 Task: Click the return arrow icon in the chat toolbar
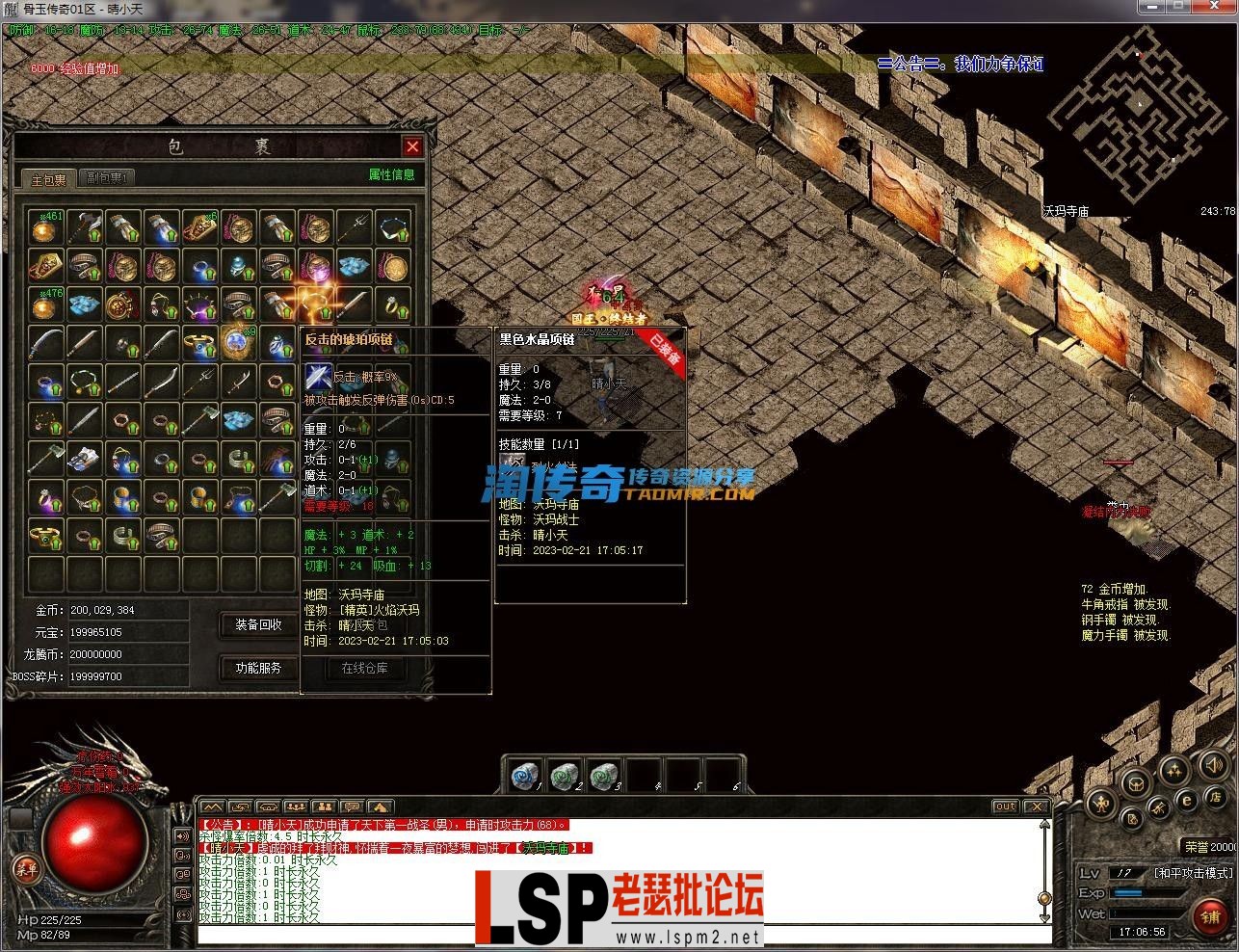(x=239, y=807)
